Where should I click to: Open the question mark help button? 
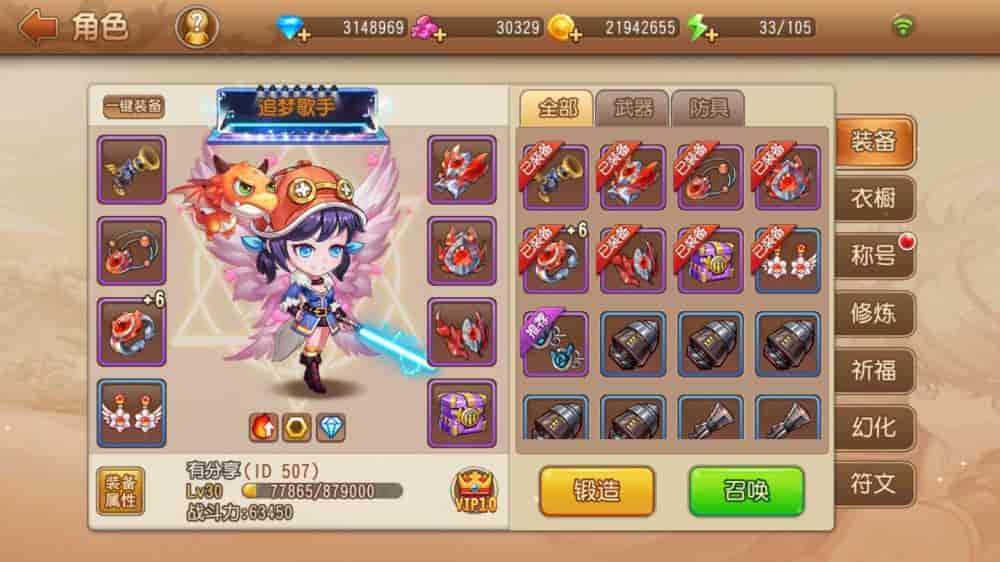click(196, 27)
